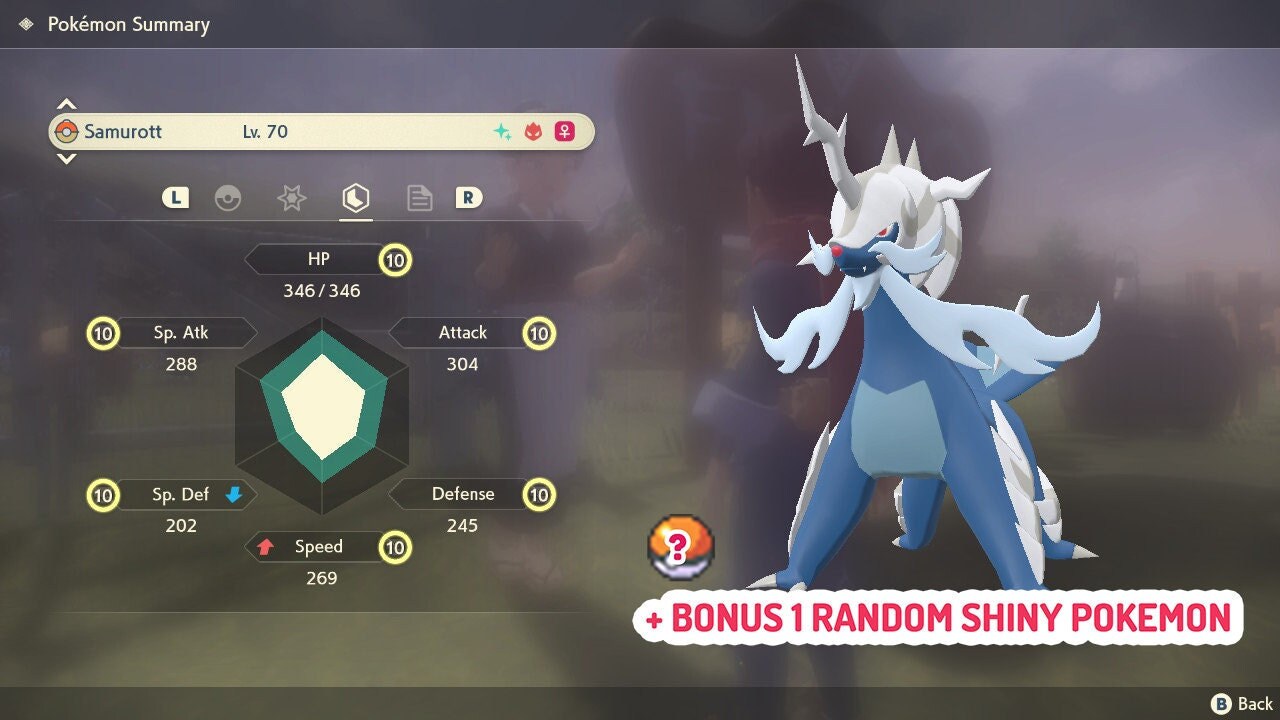Click the L bumper to switch tabs left
The height and width of the screenshot is (720, 1280).
click(x=173, y=197)
